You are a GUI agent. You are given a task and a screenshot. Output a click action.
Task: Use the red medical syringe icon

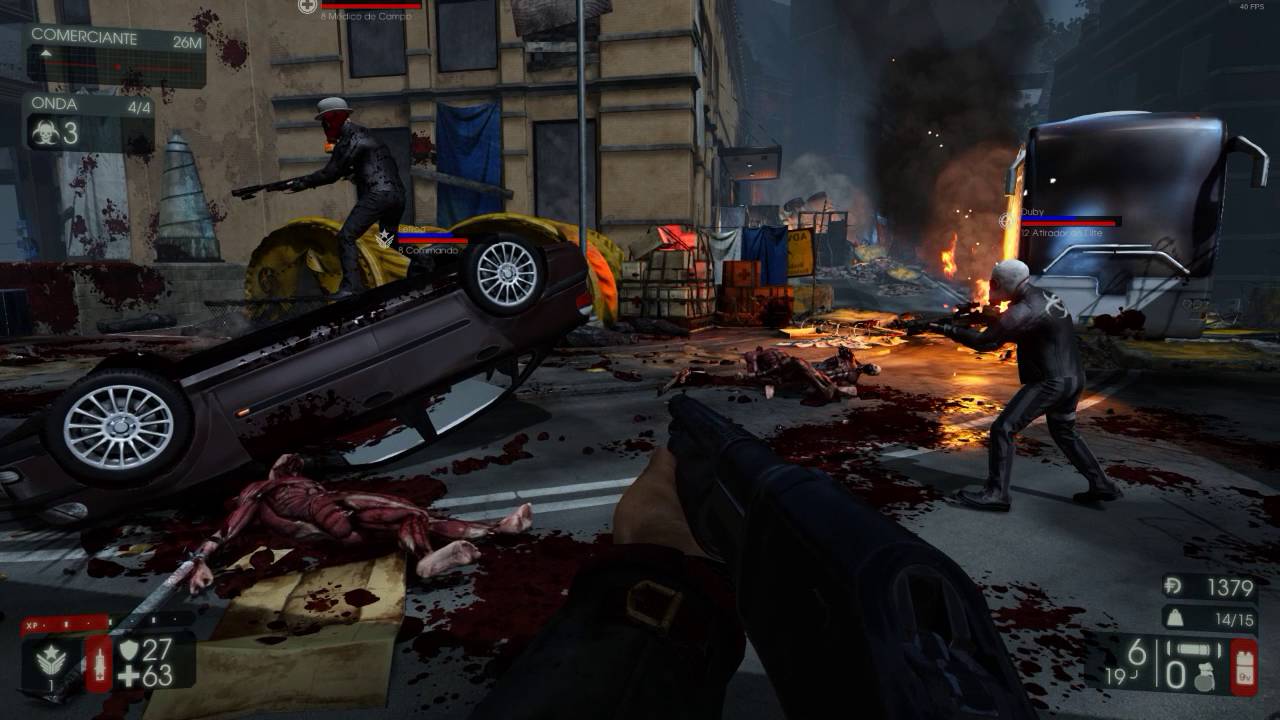[99, 663]
